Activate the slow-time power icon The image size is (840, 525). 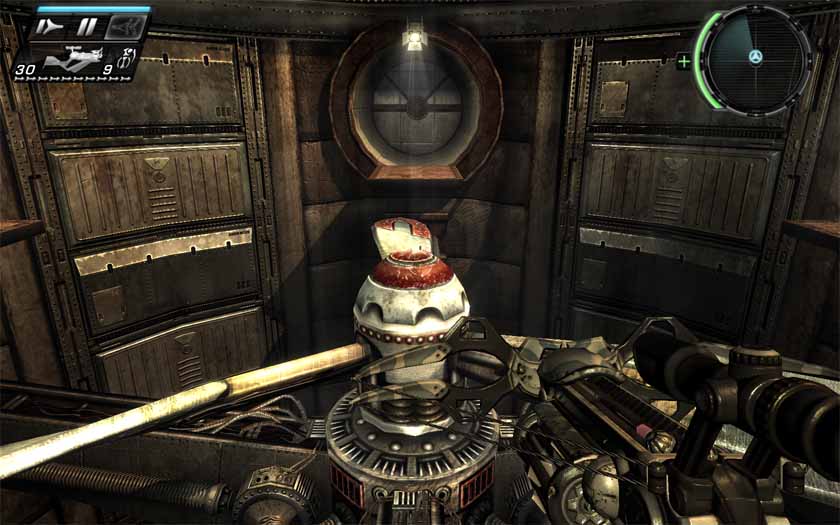coord(46,27)
